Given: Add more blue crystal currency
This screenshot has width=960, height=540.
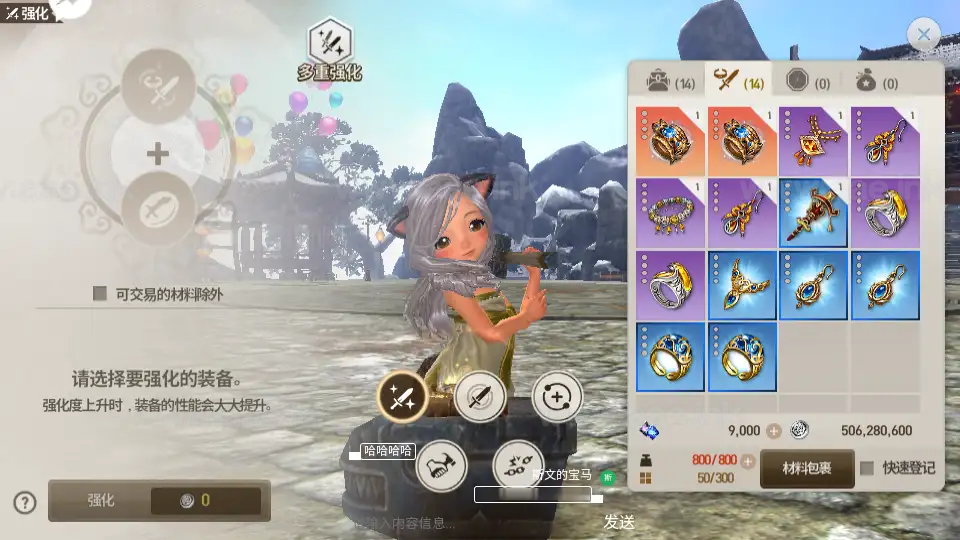Looking at the screenshot, I should pos(773,431).
